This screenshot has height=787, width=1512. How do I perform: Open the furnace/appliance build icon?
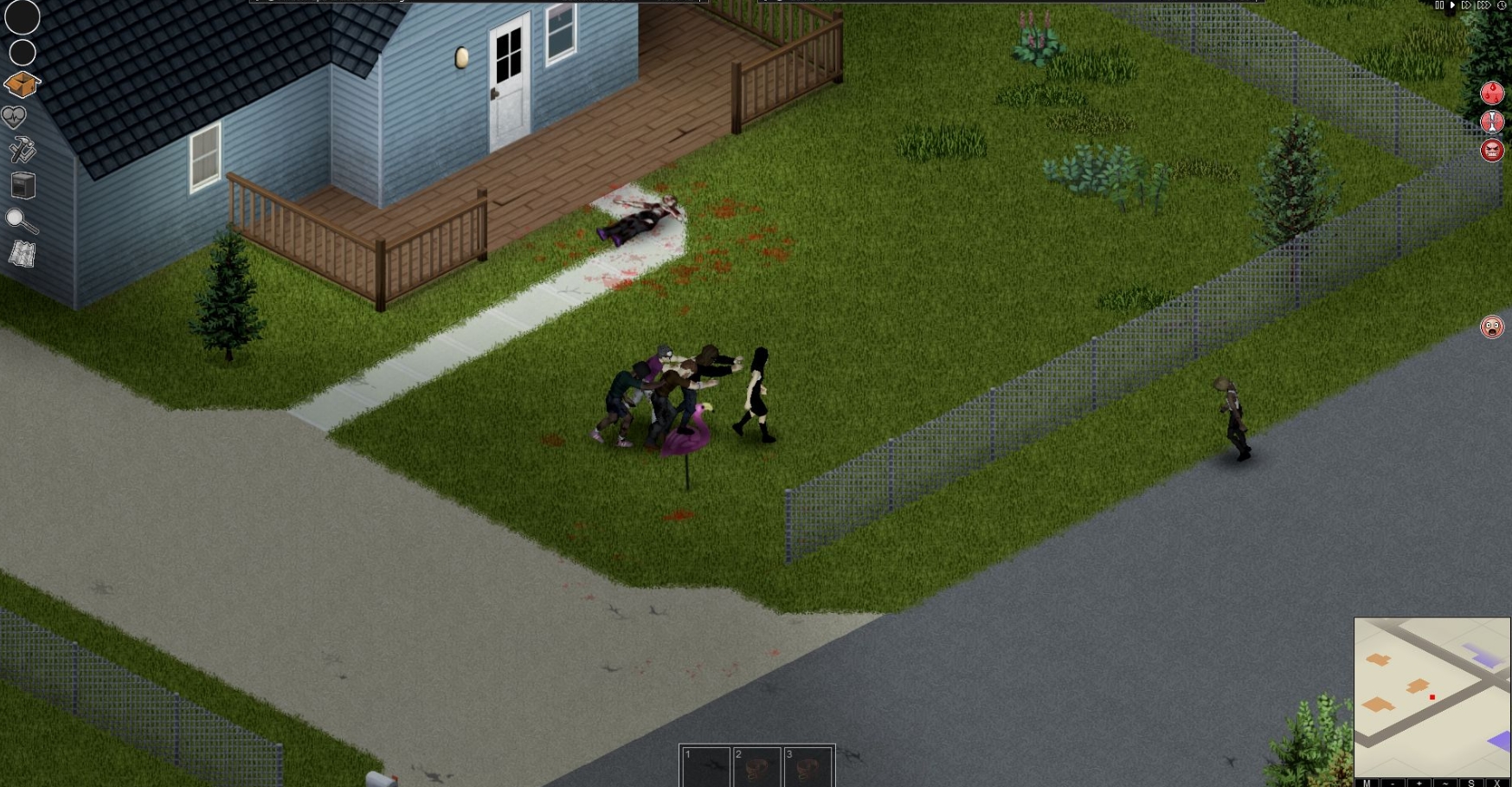23,185
